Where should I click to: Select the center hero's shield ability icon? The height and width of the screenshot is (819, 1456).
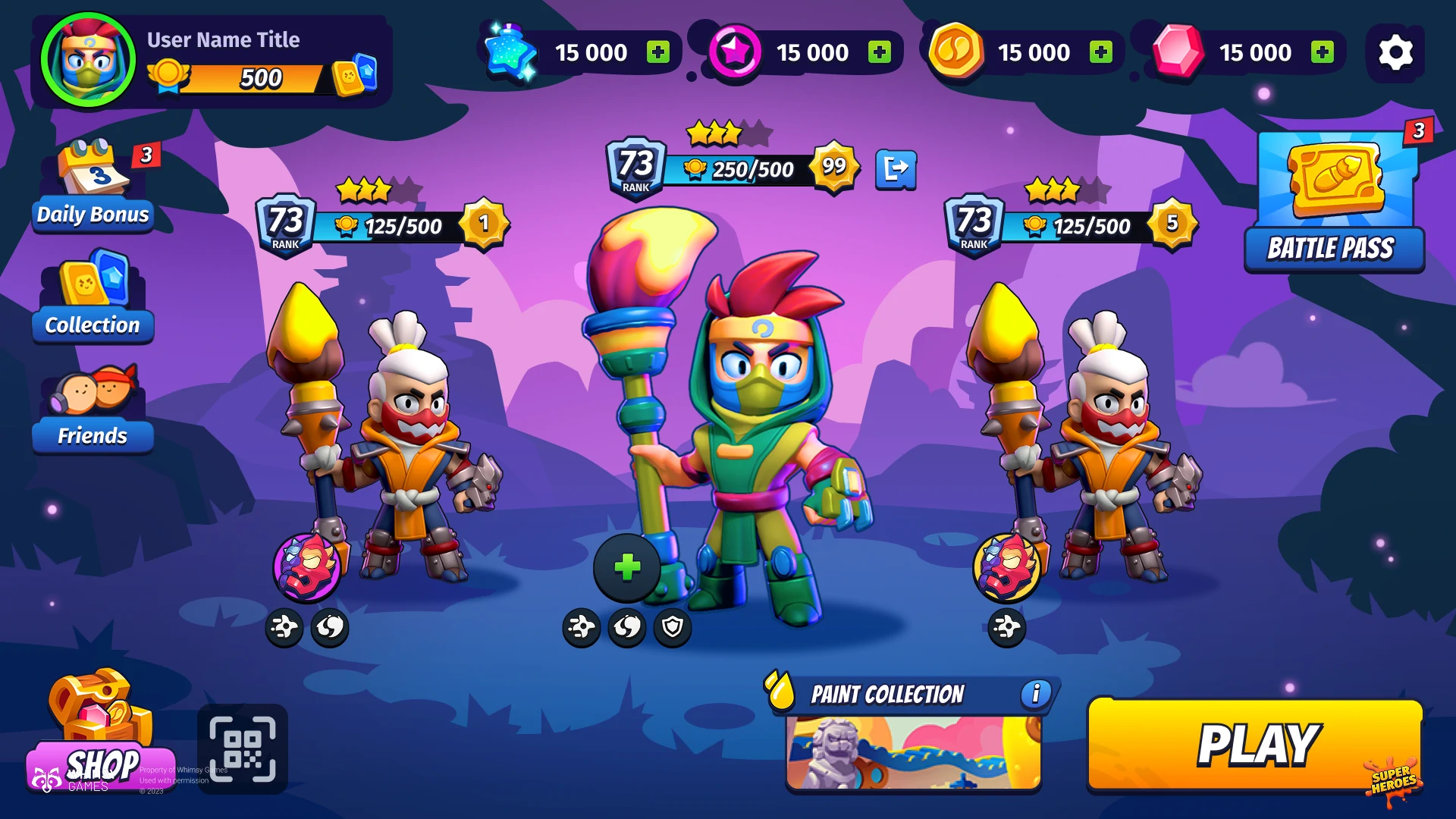(x=673, y=627)
